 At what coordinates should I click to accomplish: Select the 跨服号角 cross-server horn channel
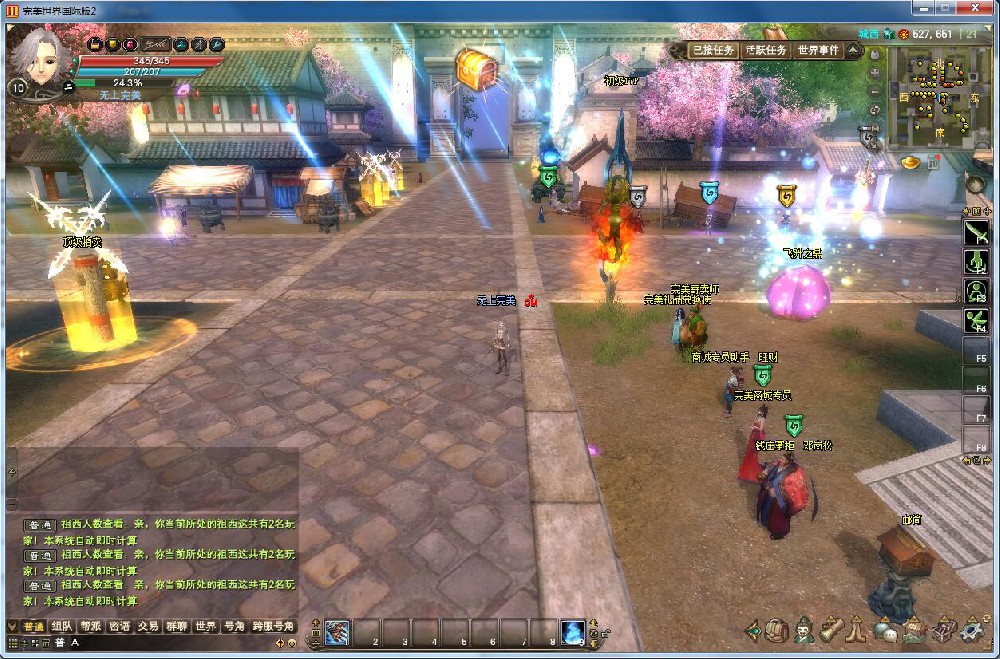tap(272, 626)
